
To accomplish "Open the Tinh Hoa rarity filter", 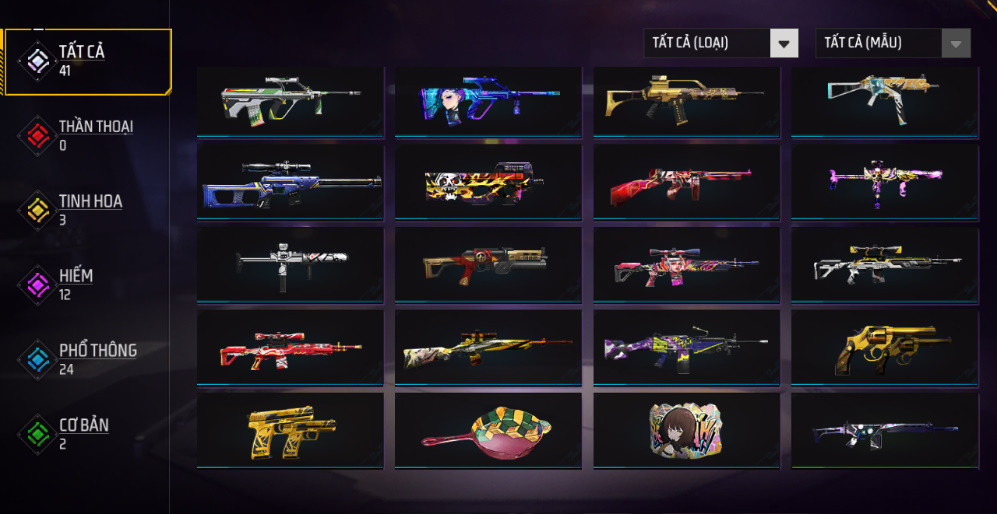I will (x=87, y=209).
